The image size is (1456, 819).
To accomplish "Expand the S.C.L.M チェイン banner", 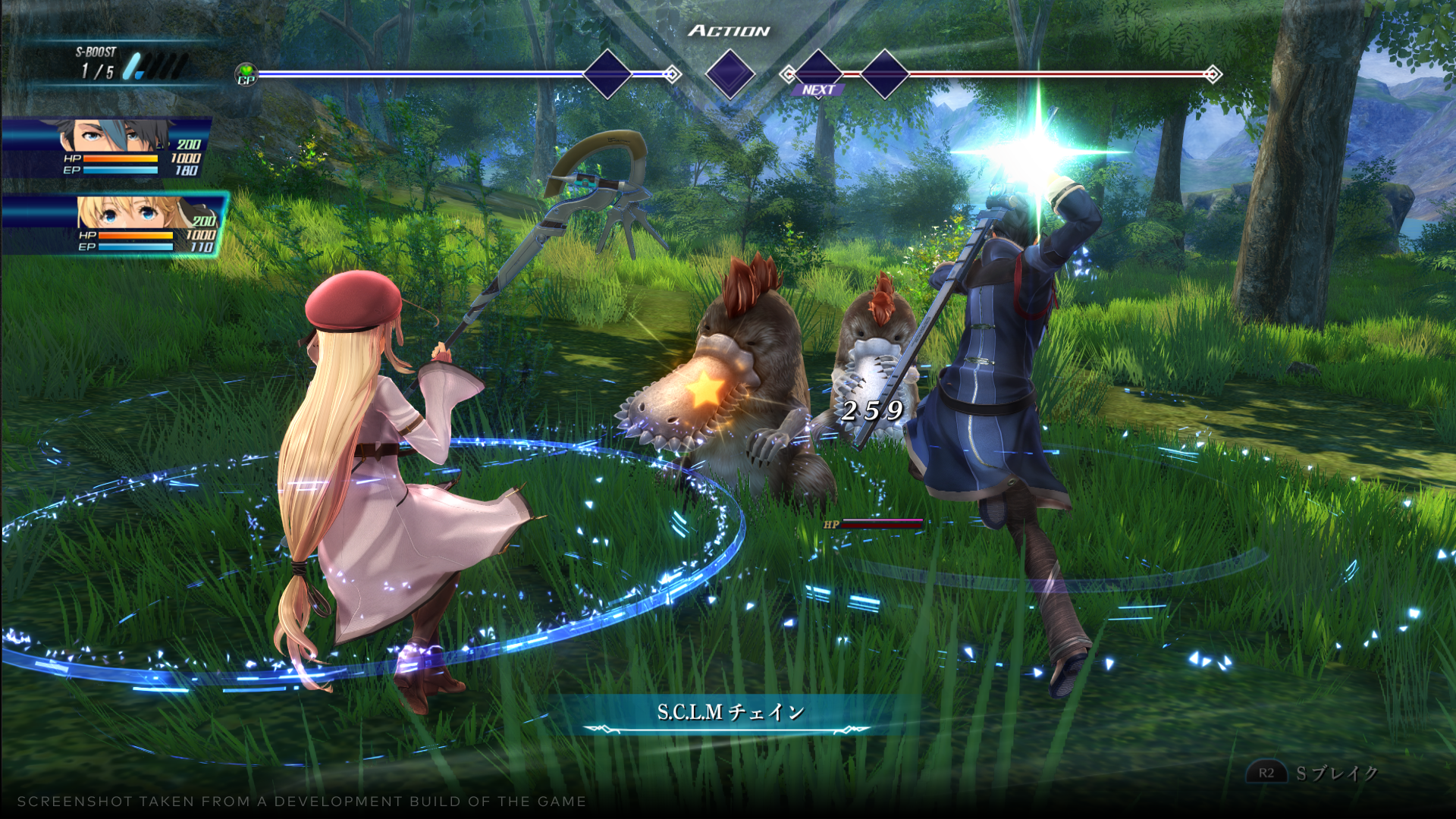I will (730, 713).
